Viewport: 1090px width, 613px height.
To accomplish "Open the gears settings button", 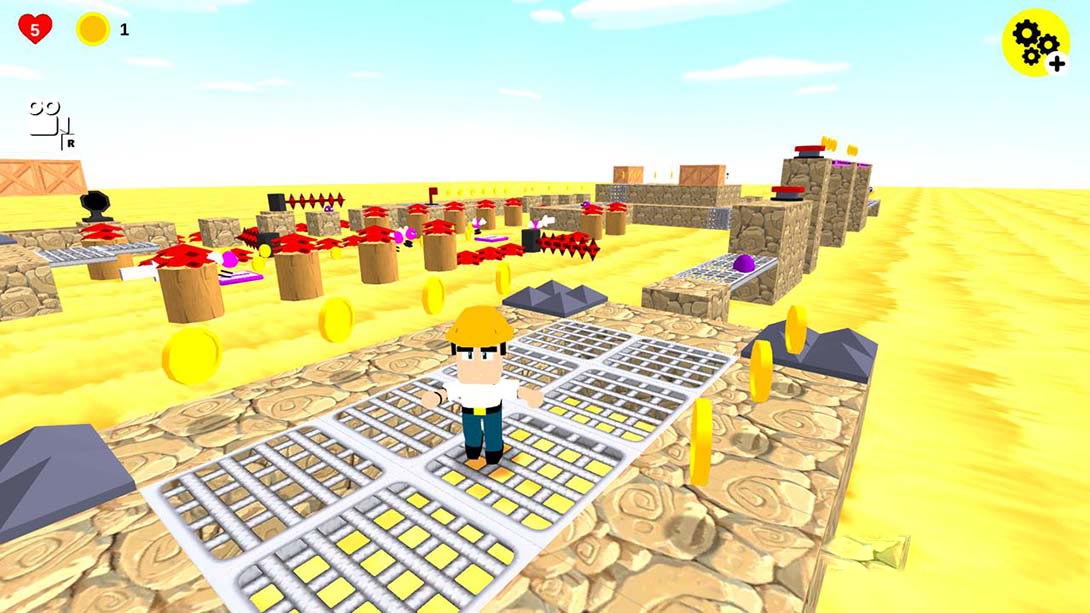I will pyautogui.click(x=1036, y=43).
